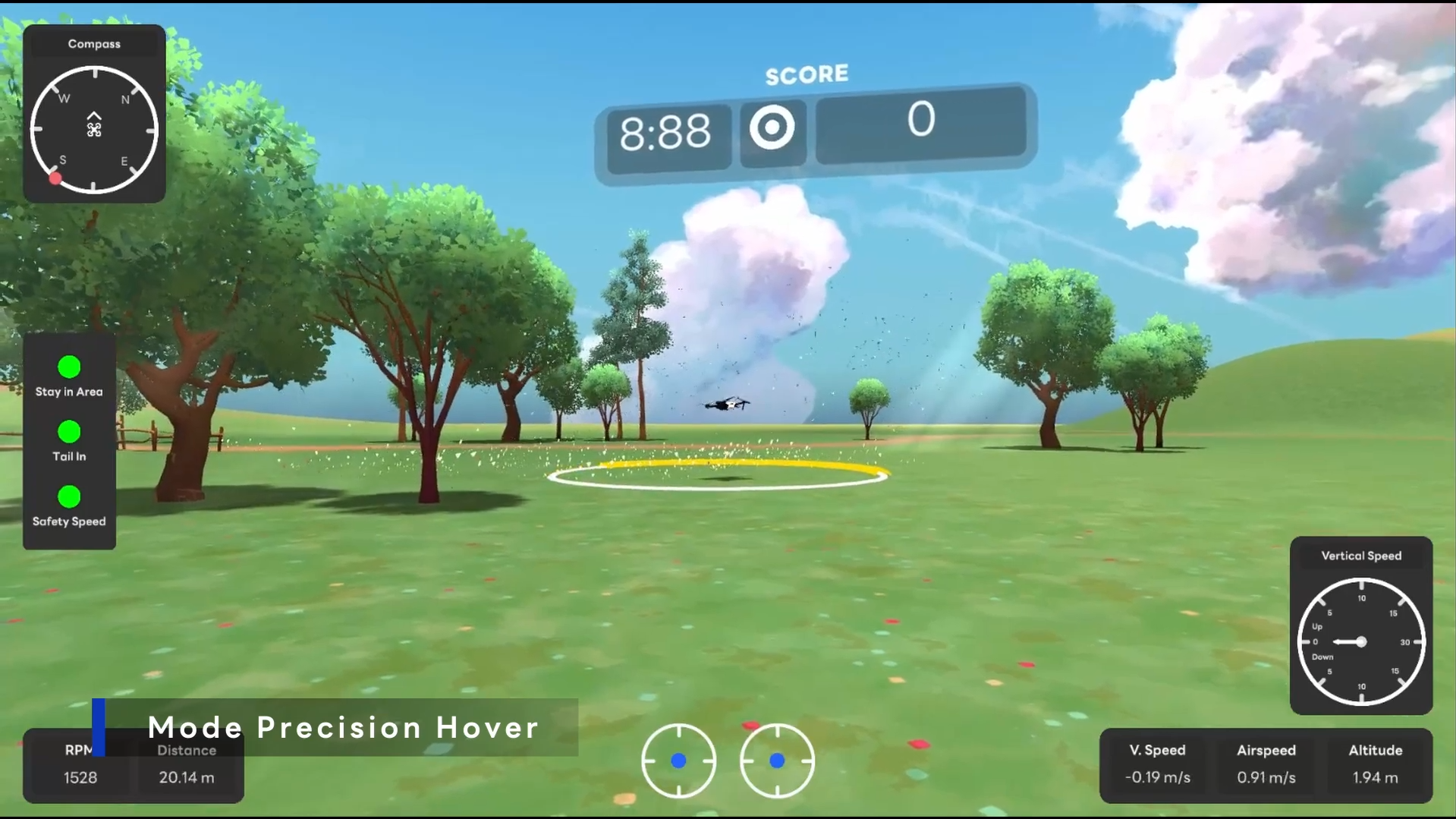The width and height of the screenshot is (1456, 819).
Task: Click the compass dial
Action: pyautogui.click(x=94, y=130)
